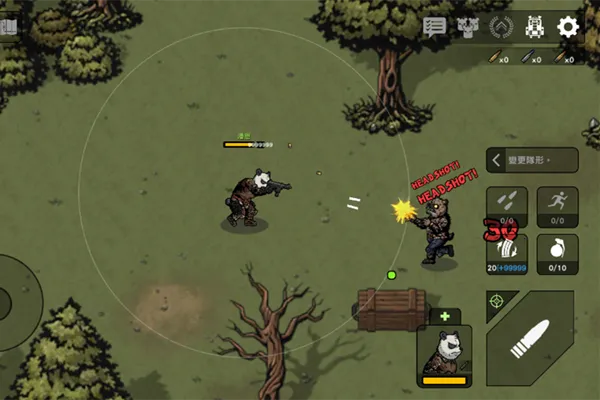Reload the weapon with the ammo button
This screenshot has height=400, width=600.
click(506, 253)
